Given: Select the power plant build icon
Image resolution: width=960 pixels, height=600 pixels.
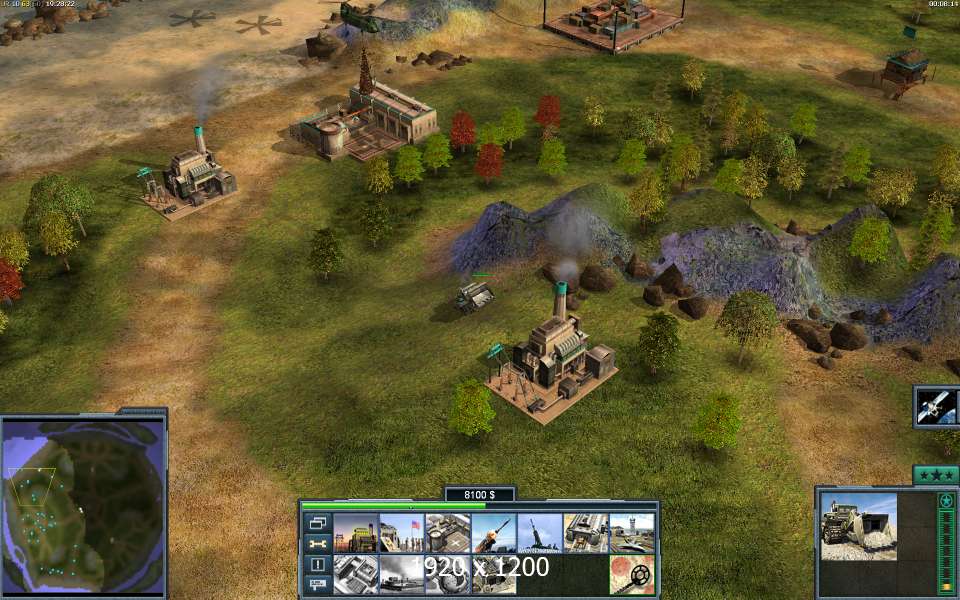Looking at the screenshot, I should [x=355, y=533].
